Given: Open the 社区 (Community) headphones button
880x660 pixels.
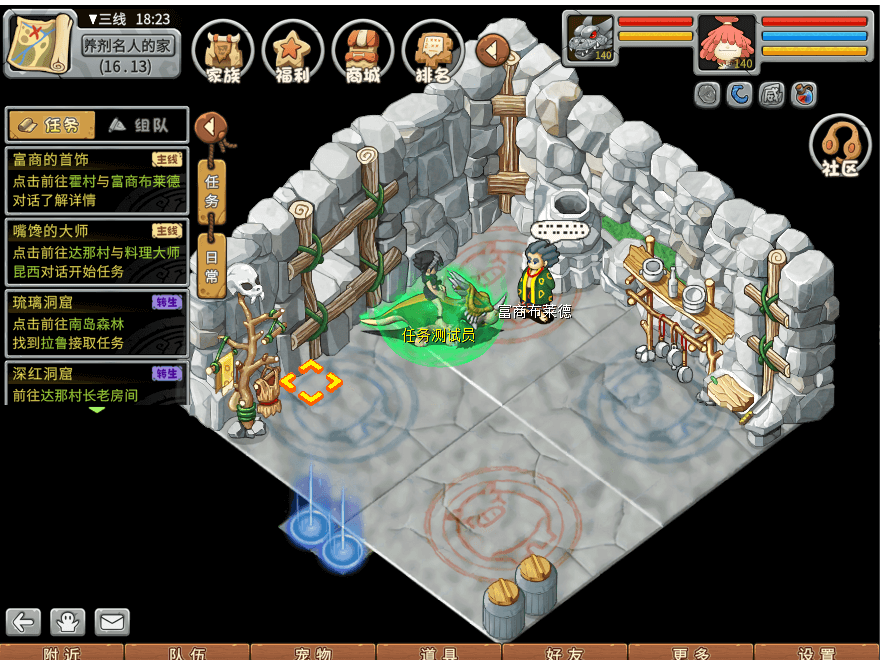Looking at the screenshot, I should click(839, 147).
